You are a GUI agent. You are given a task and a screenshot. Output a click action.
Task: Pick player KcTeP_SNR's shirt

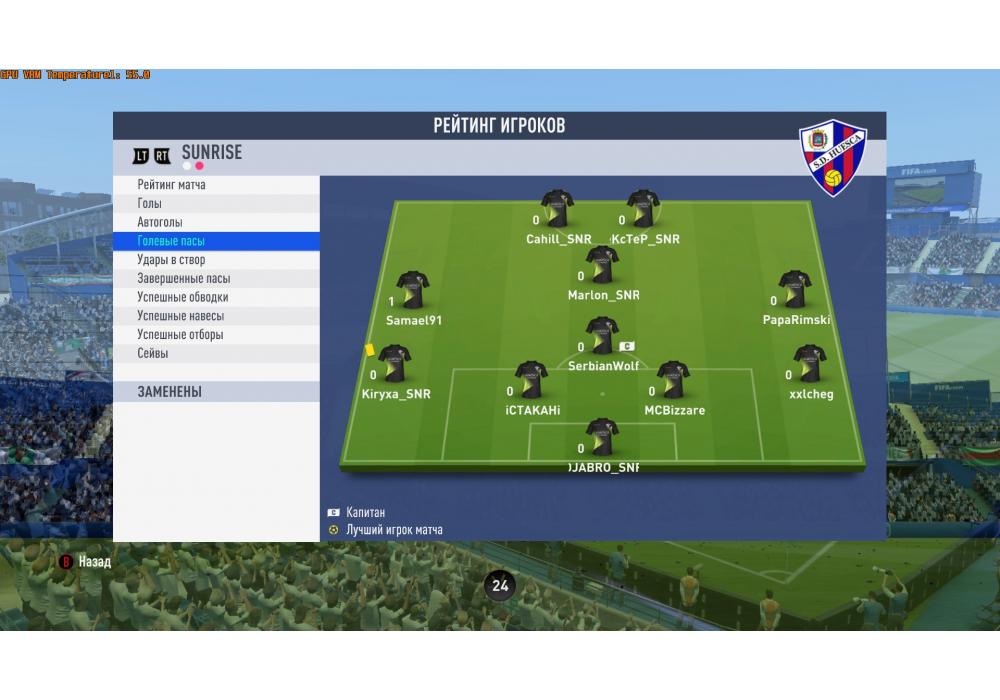643,209
